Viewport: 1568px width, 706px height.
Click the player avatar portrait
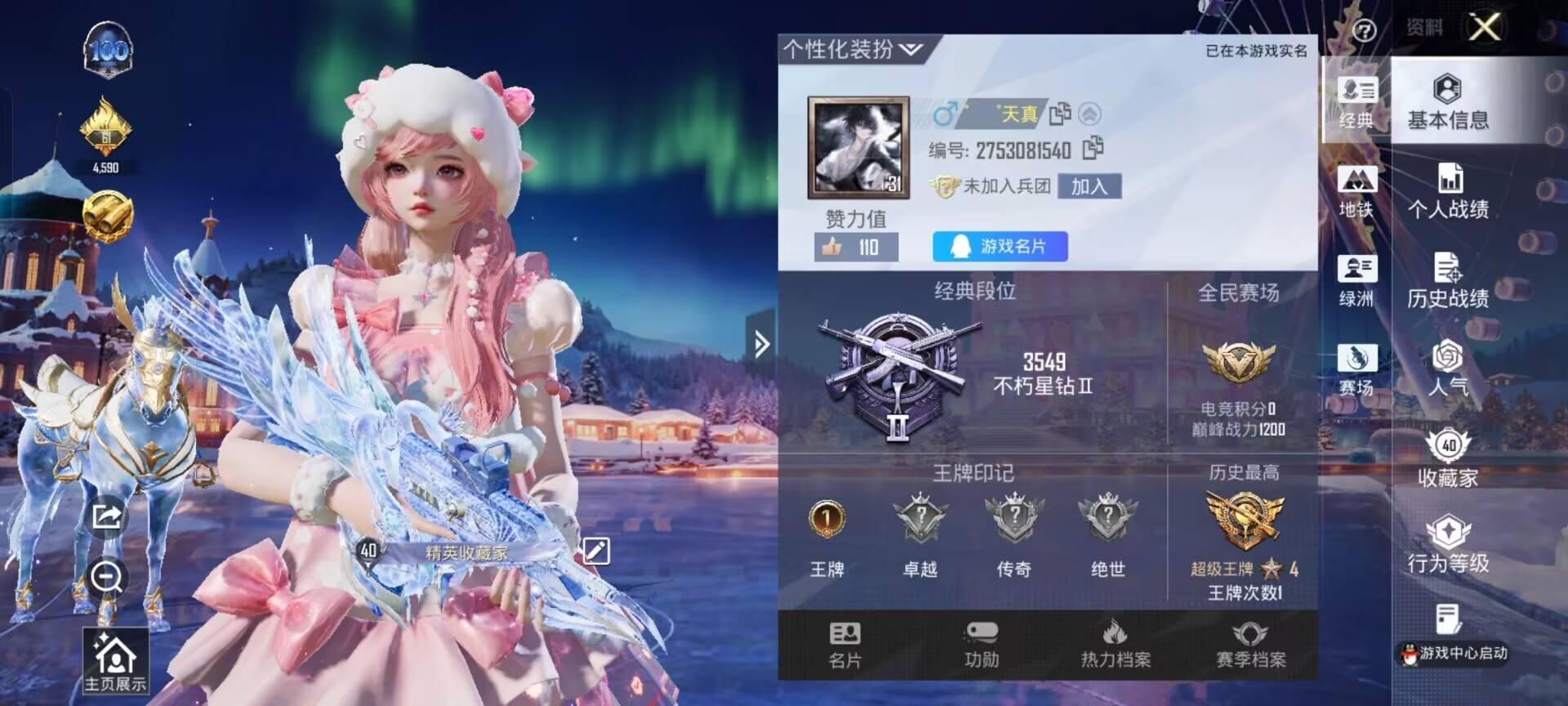(x=860, y=147)
